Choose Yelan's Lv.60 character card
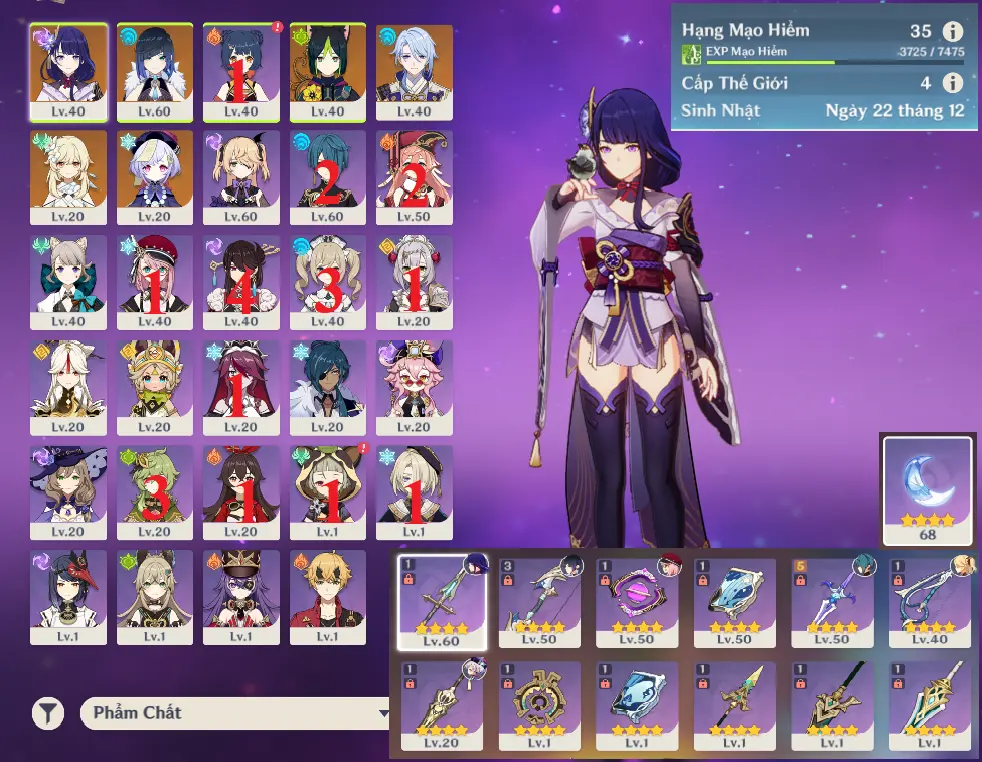 pyautogui.click(x=155, y=72)
